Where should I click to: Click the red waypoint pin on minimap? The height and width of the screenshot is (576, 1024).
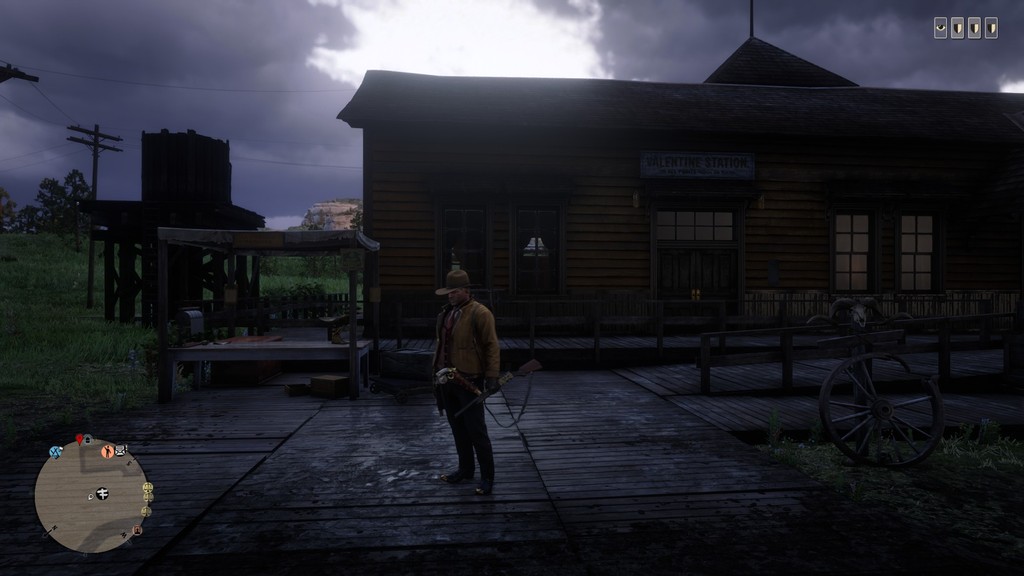pos(78,439)
